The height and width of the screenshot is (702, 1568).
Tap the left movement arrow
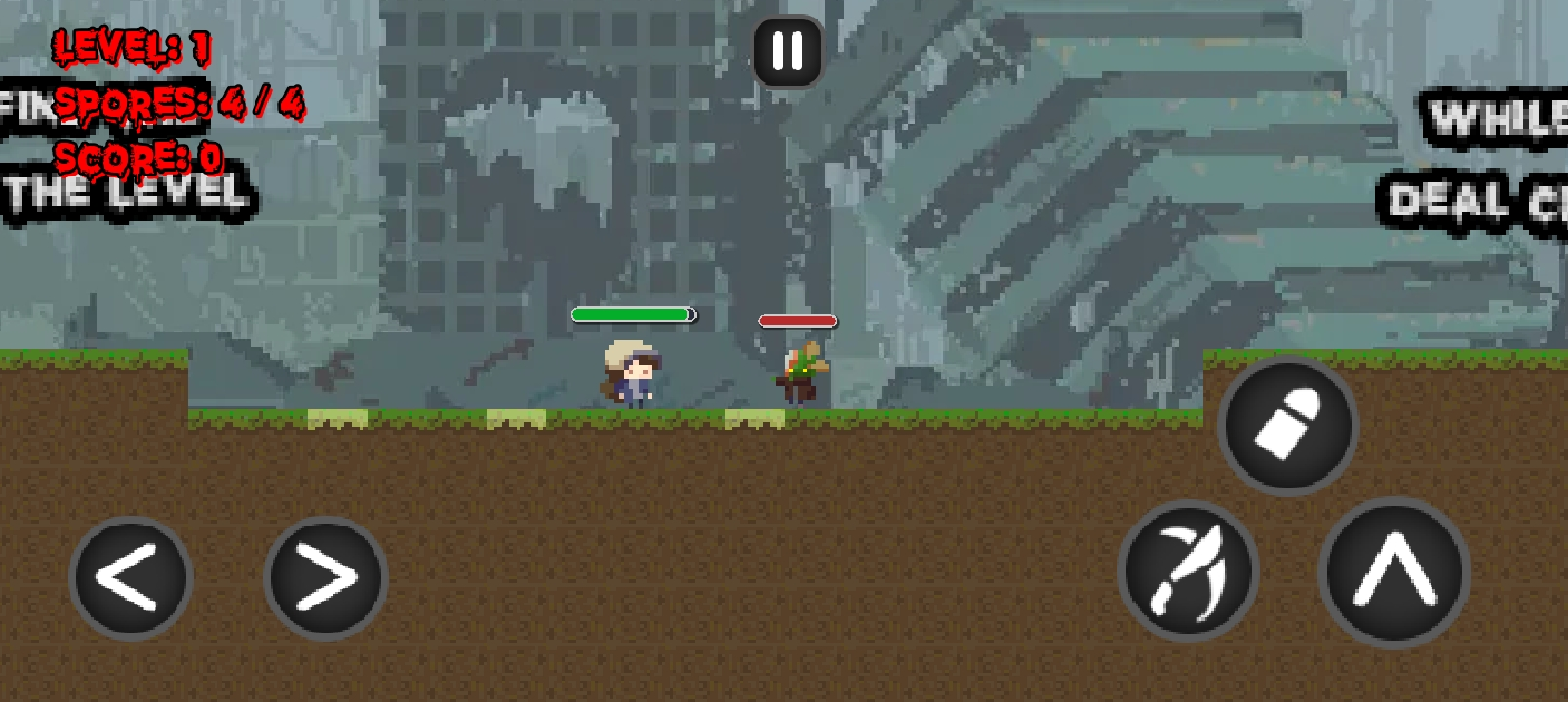coord(130,576)
